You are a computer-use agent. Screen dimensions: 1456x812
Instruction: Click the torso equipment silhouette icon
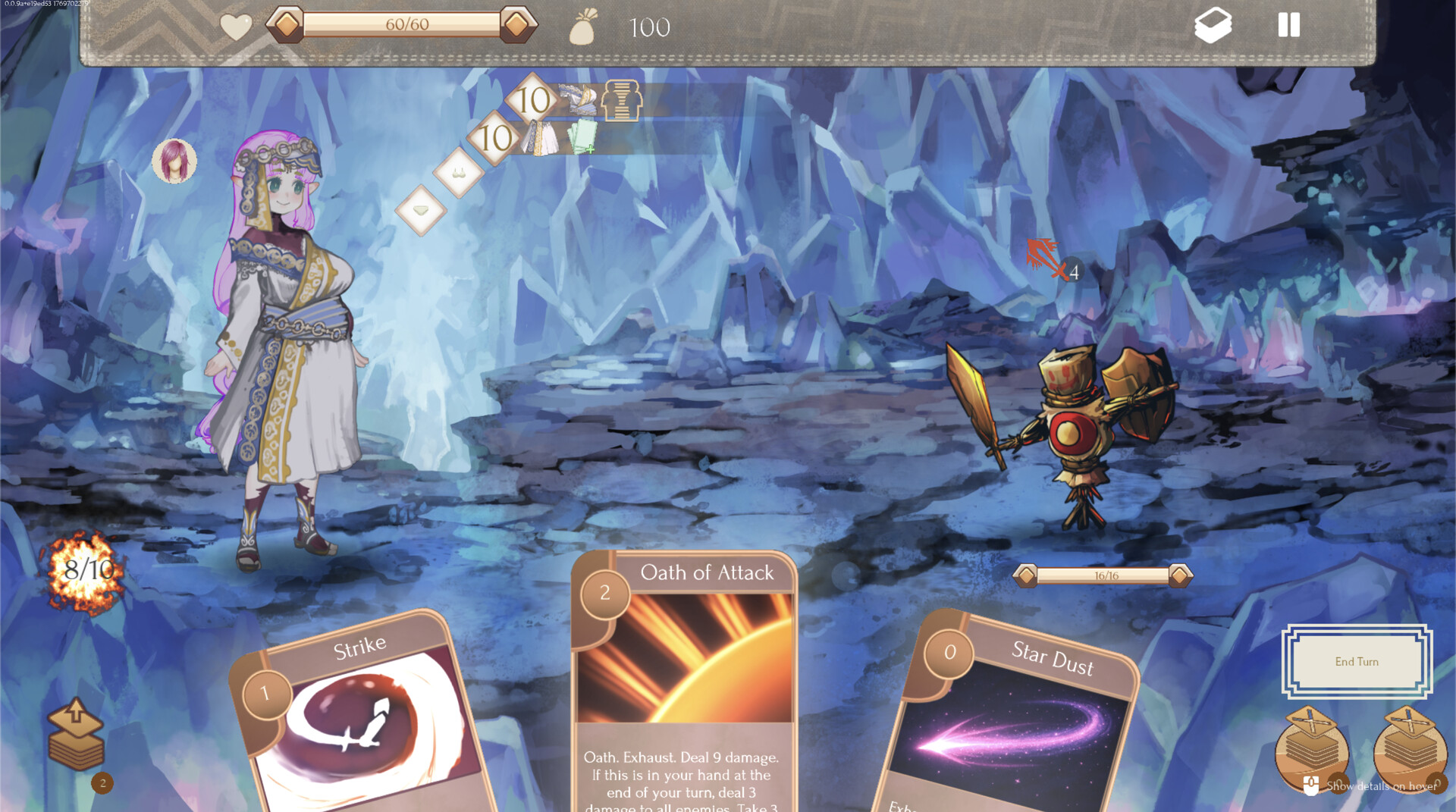tap(622, 99)
